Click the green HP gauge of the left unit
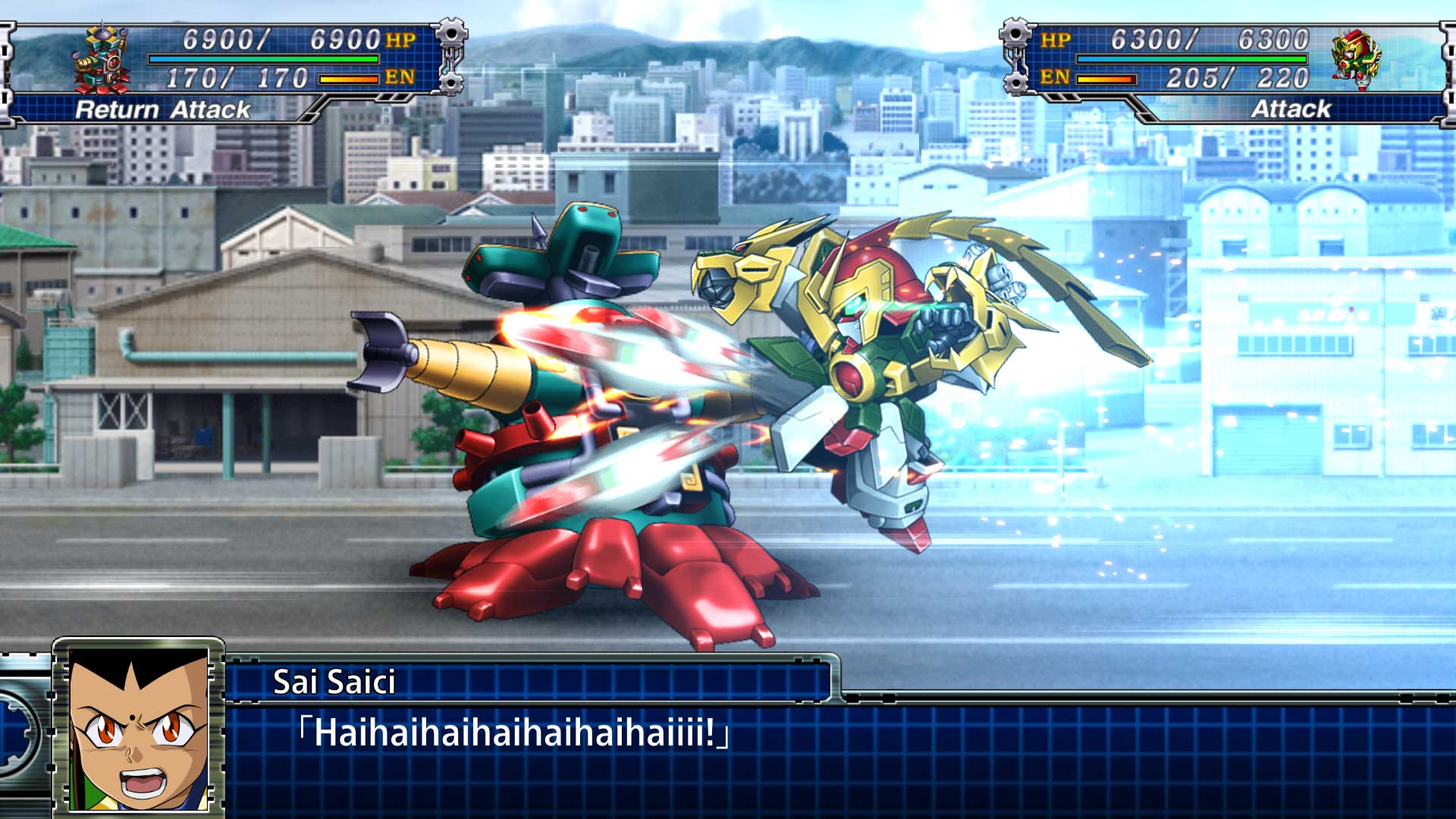 point(267,58)
